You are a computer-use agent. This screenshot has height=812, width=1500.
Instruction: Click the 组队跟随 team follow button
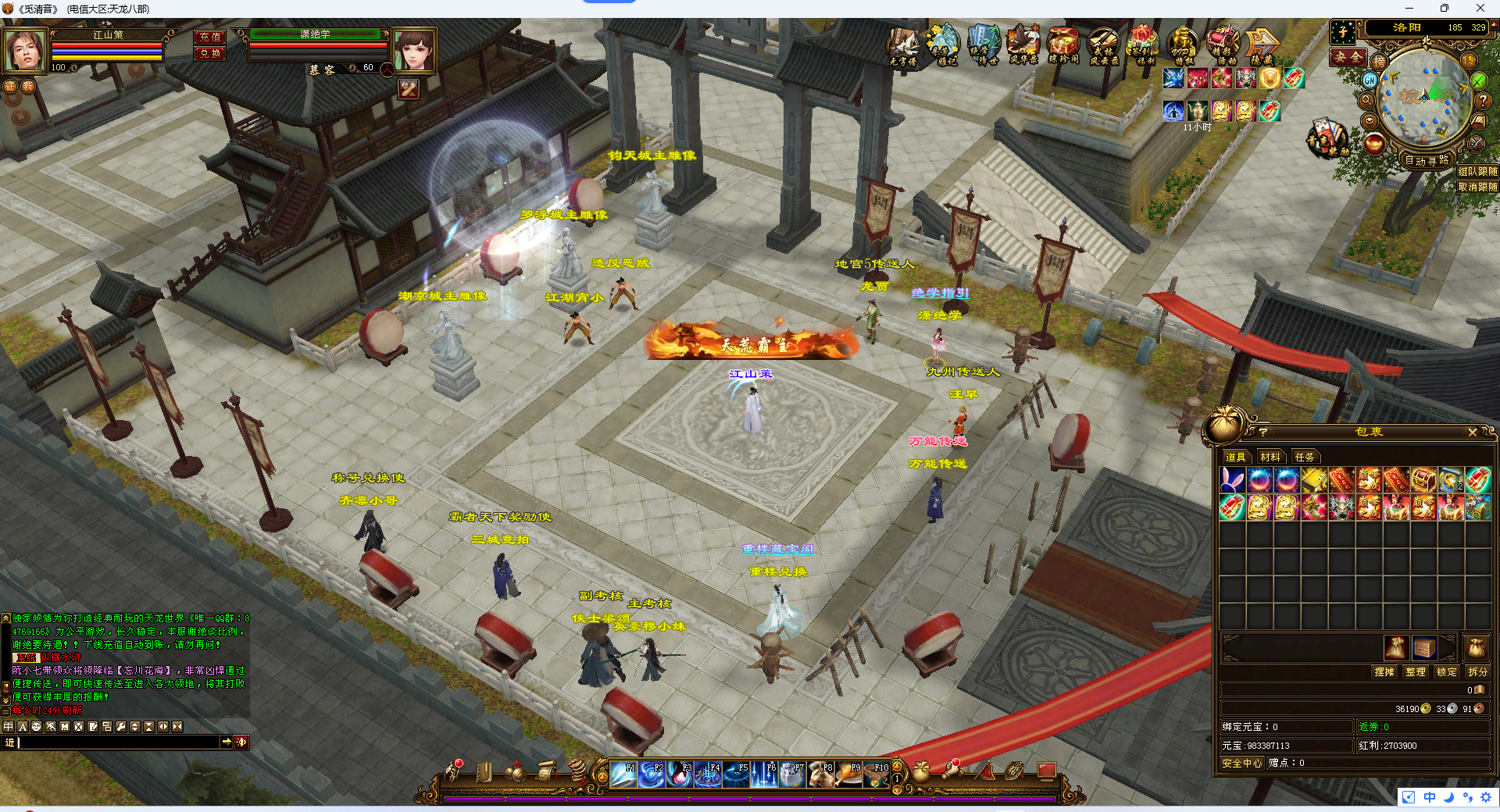(x=1477, y=171)
